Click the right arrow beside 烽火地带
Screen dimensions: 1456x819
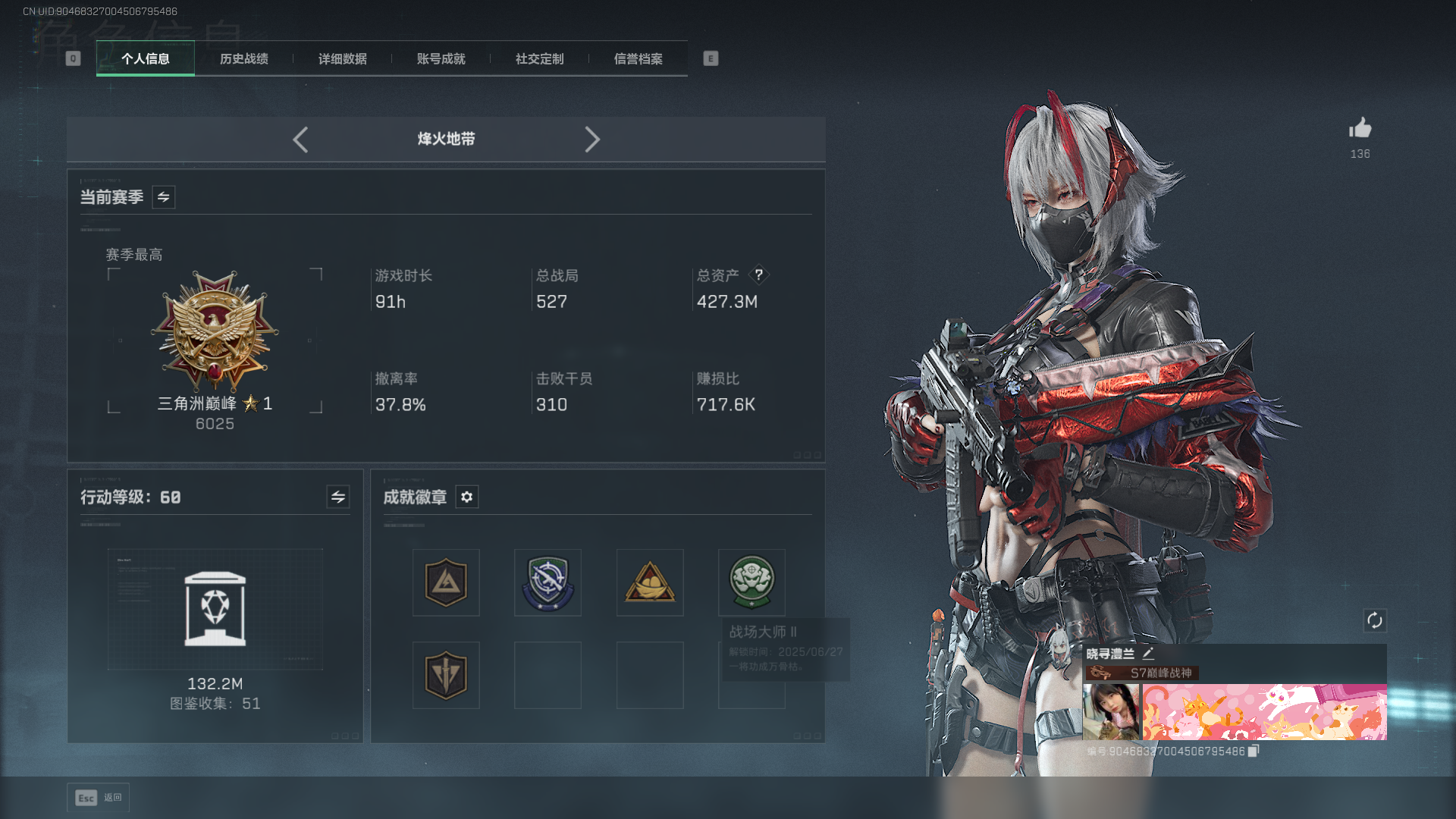(592, 140)
